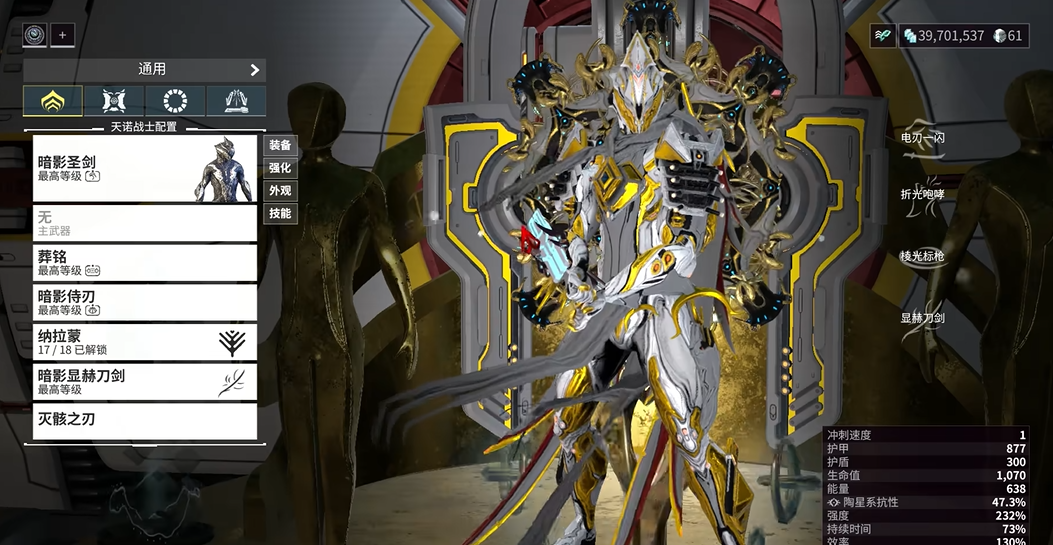Open the 纳拉蒙 focus school entry

click(x=145, y=342)
